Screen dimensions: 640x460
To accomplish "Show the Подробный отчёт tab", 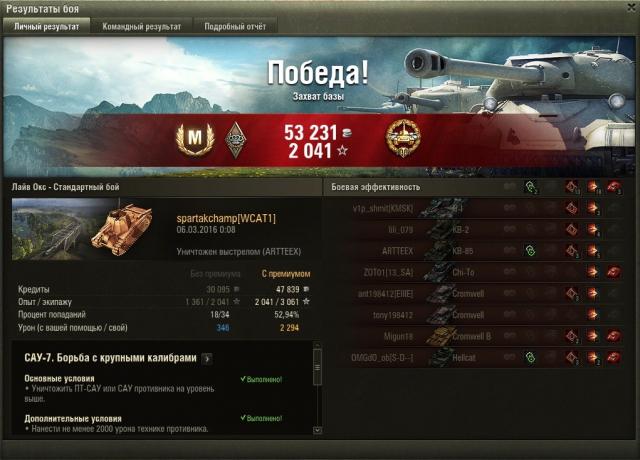I will [233, 26].
